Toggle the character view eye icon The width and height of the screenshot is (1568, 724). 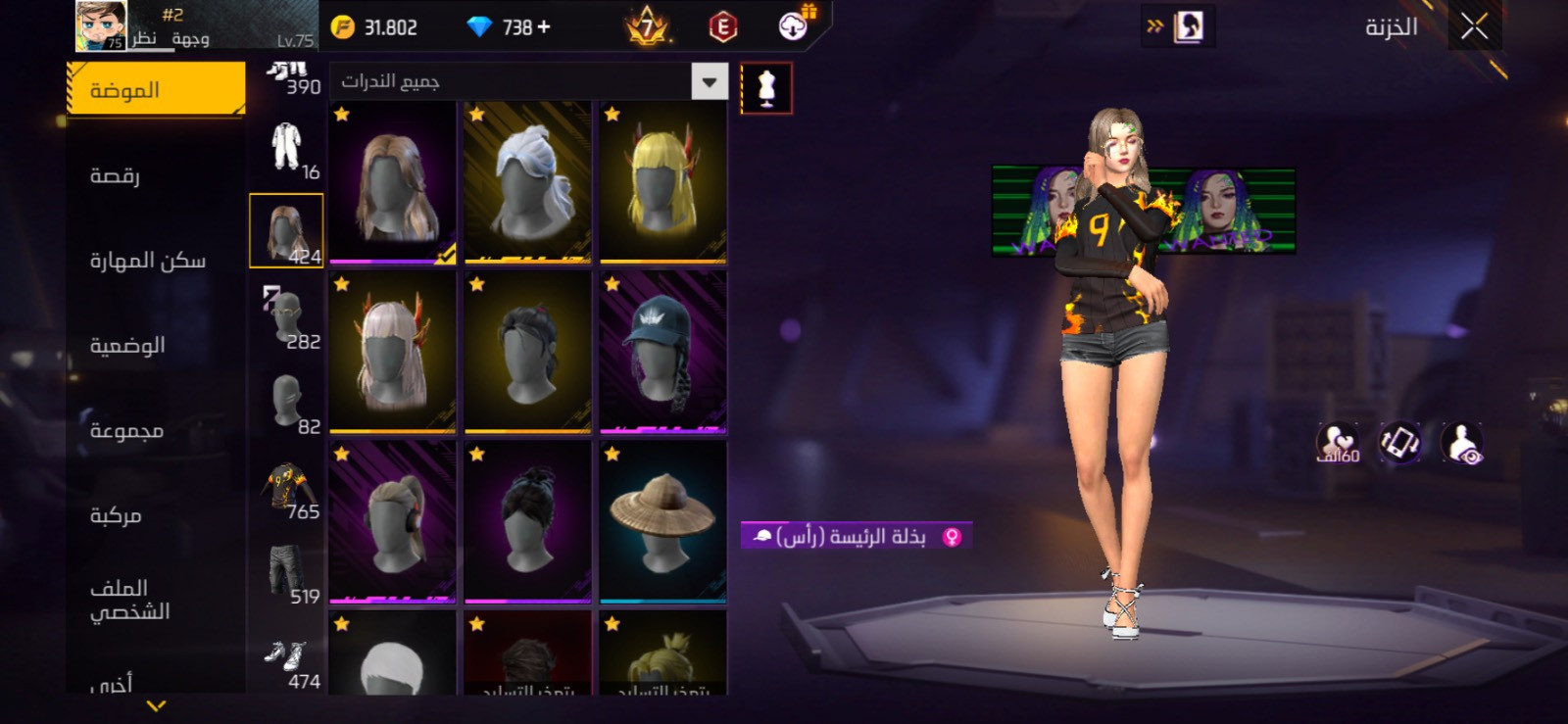(1462, 444)
